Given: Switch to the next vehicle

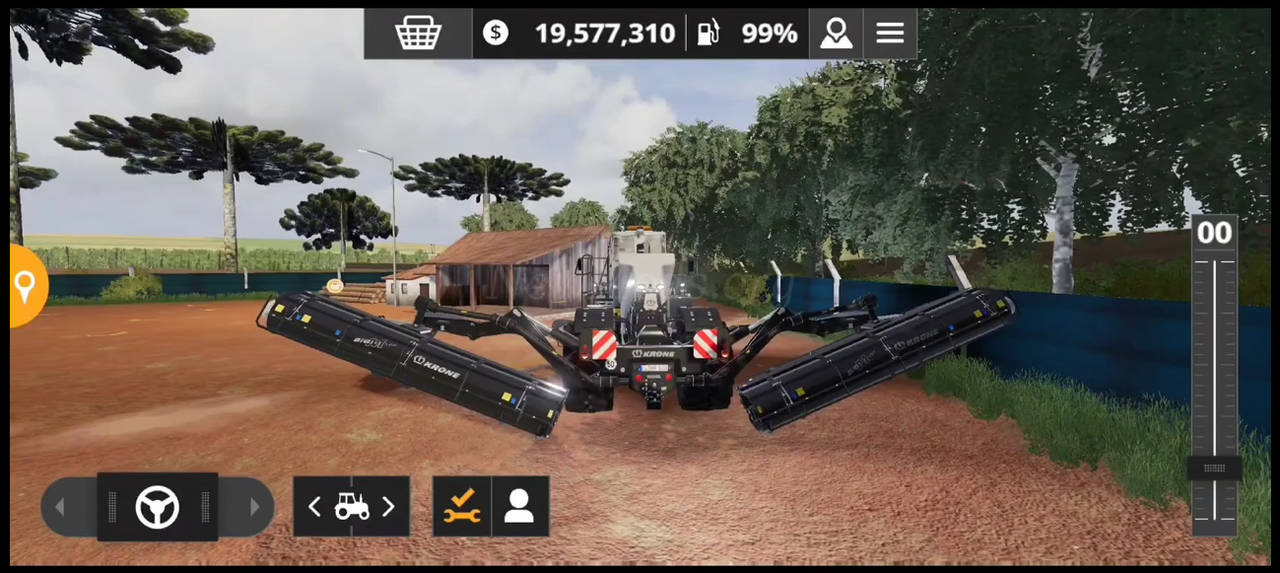Looking at the screenshot, I should [x=388, y=507].
